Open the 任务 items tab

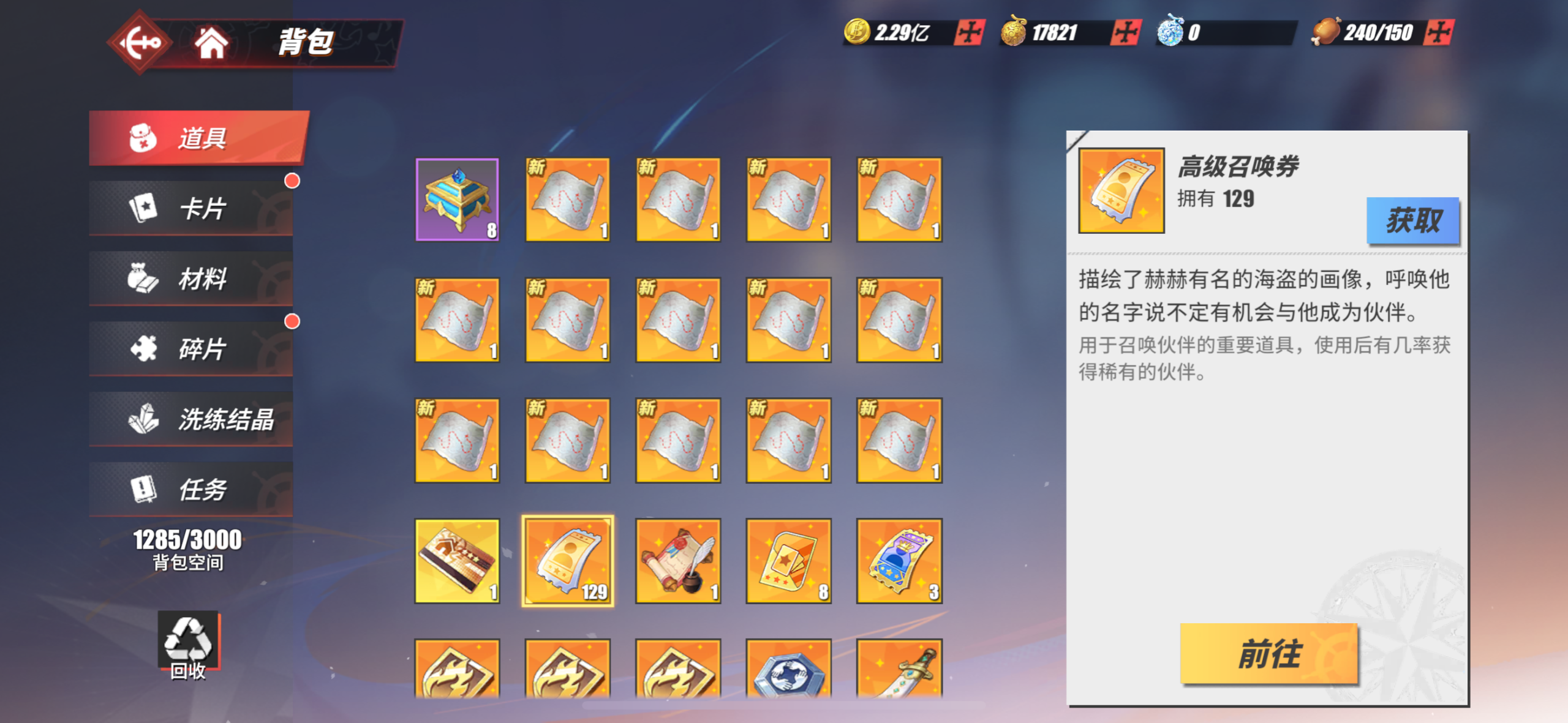[191, 490]
